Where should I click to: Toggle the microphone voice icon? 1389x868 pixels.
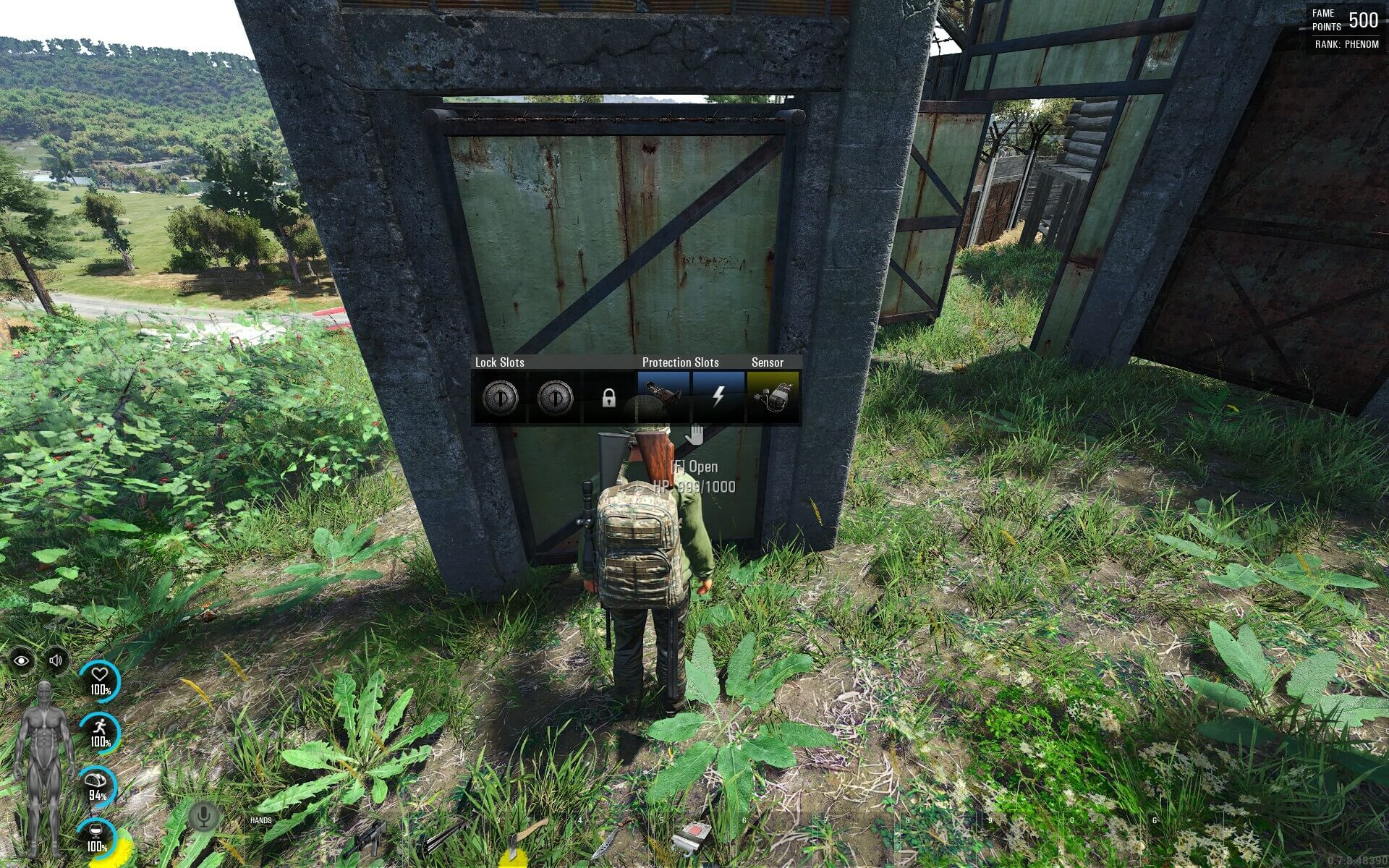[203, 817]
